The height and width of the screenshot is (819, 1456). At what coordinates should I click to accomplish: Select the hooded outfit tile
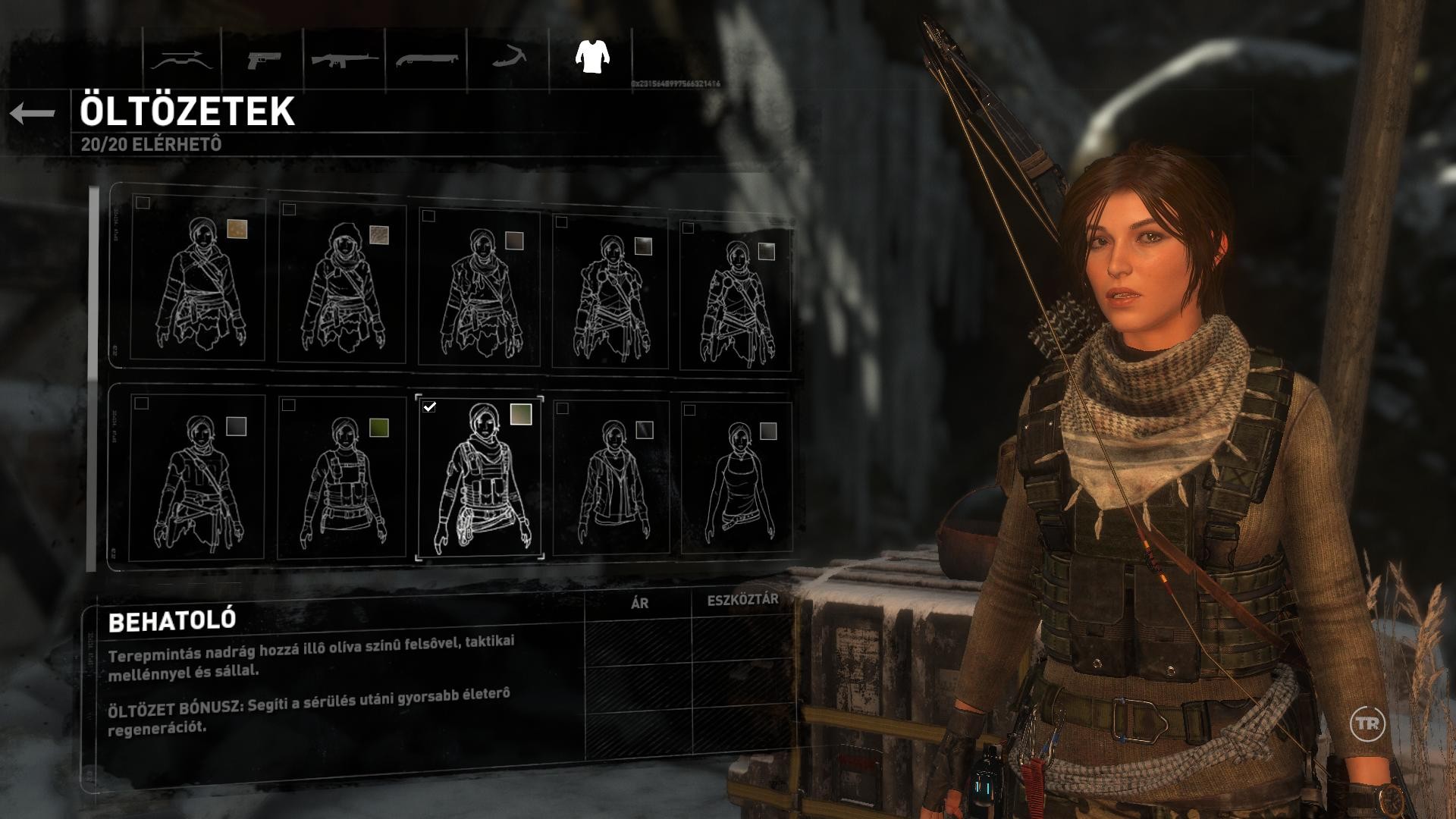point(341,284)
